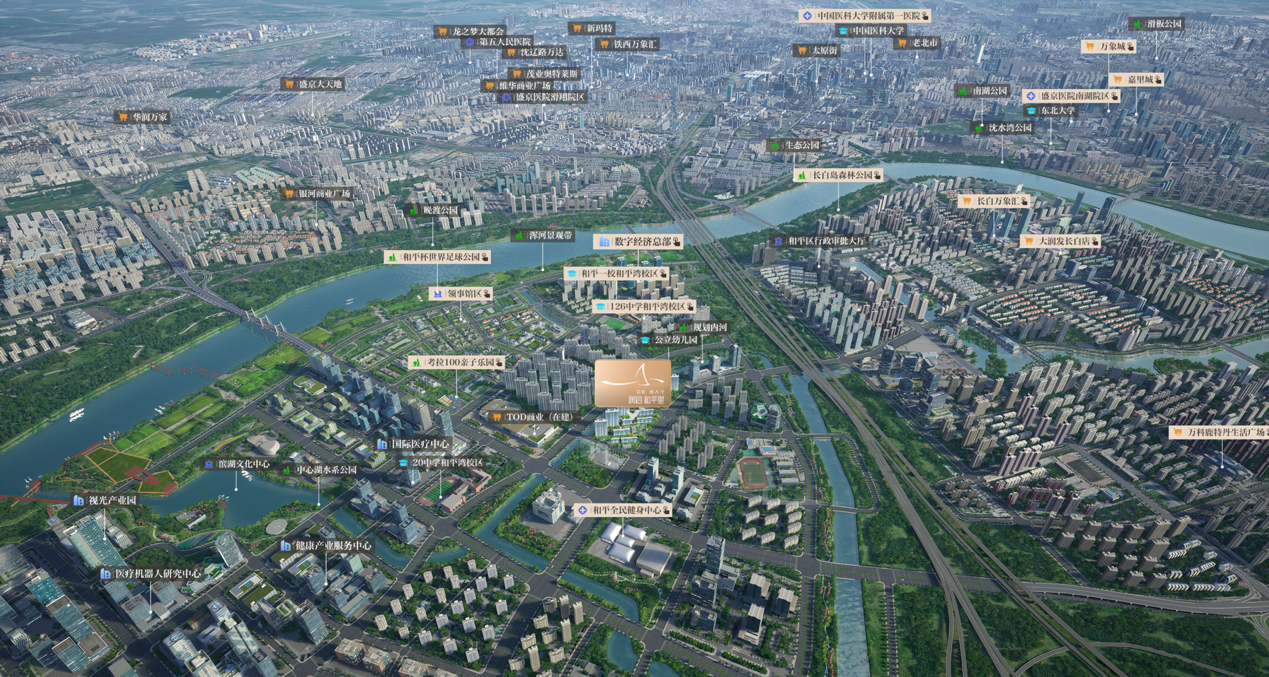The width and height of the screenshot is (1269, 677).
Task: Open the 视光产业园 marker
Action: (105, 500)
